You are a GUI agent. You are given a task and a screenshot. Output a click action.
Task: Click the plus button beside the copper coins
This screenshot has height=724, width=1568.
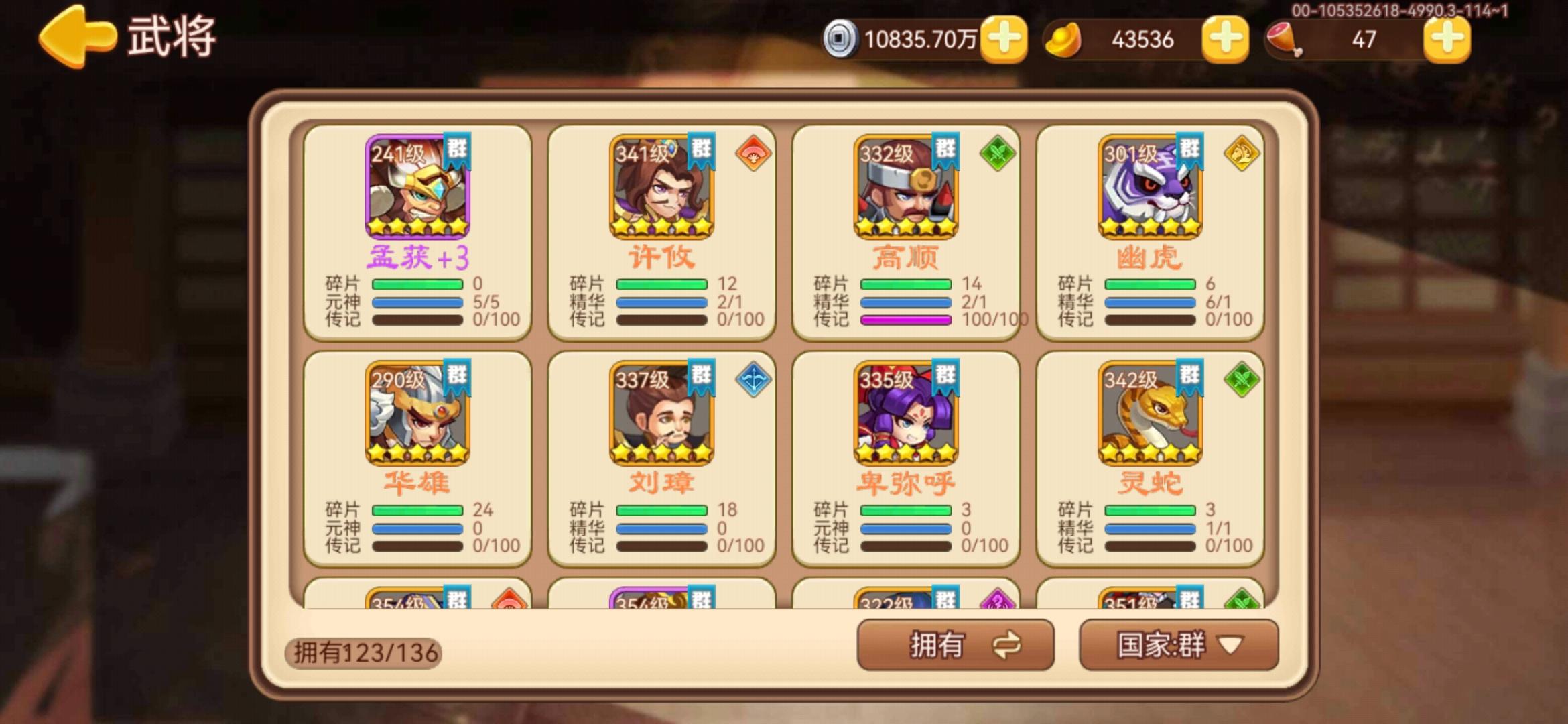pyautogui.click(x=1003, y=40)
